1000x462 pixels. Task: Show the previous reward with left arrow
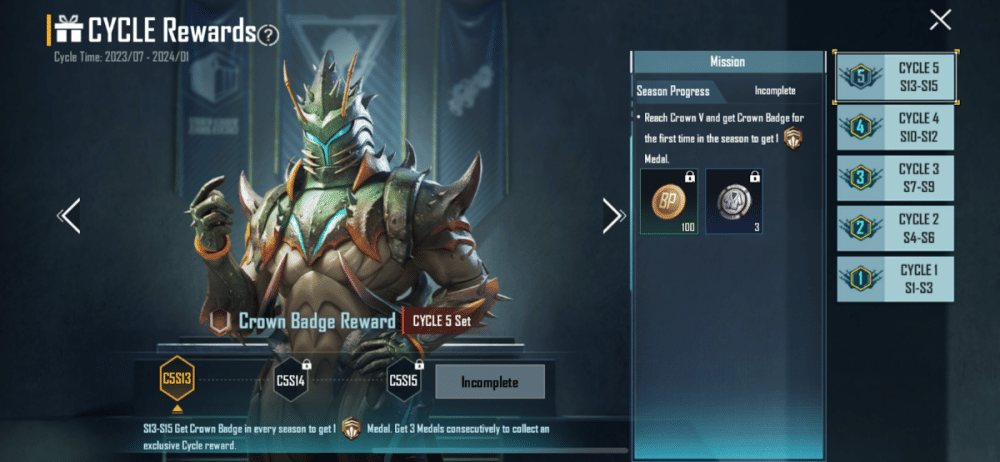(69, 215)
